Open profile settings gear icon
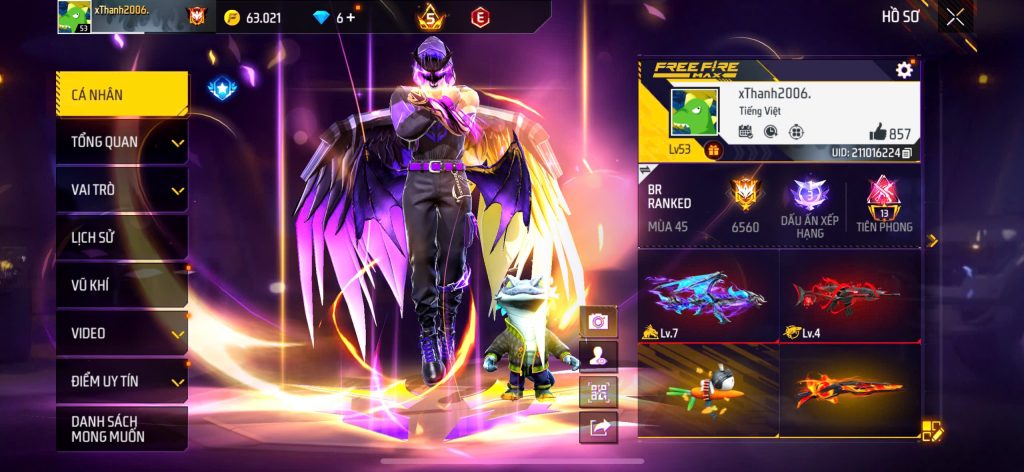 point(904,69)
